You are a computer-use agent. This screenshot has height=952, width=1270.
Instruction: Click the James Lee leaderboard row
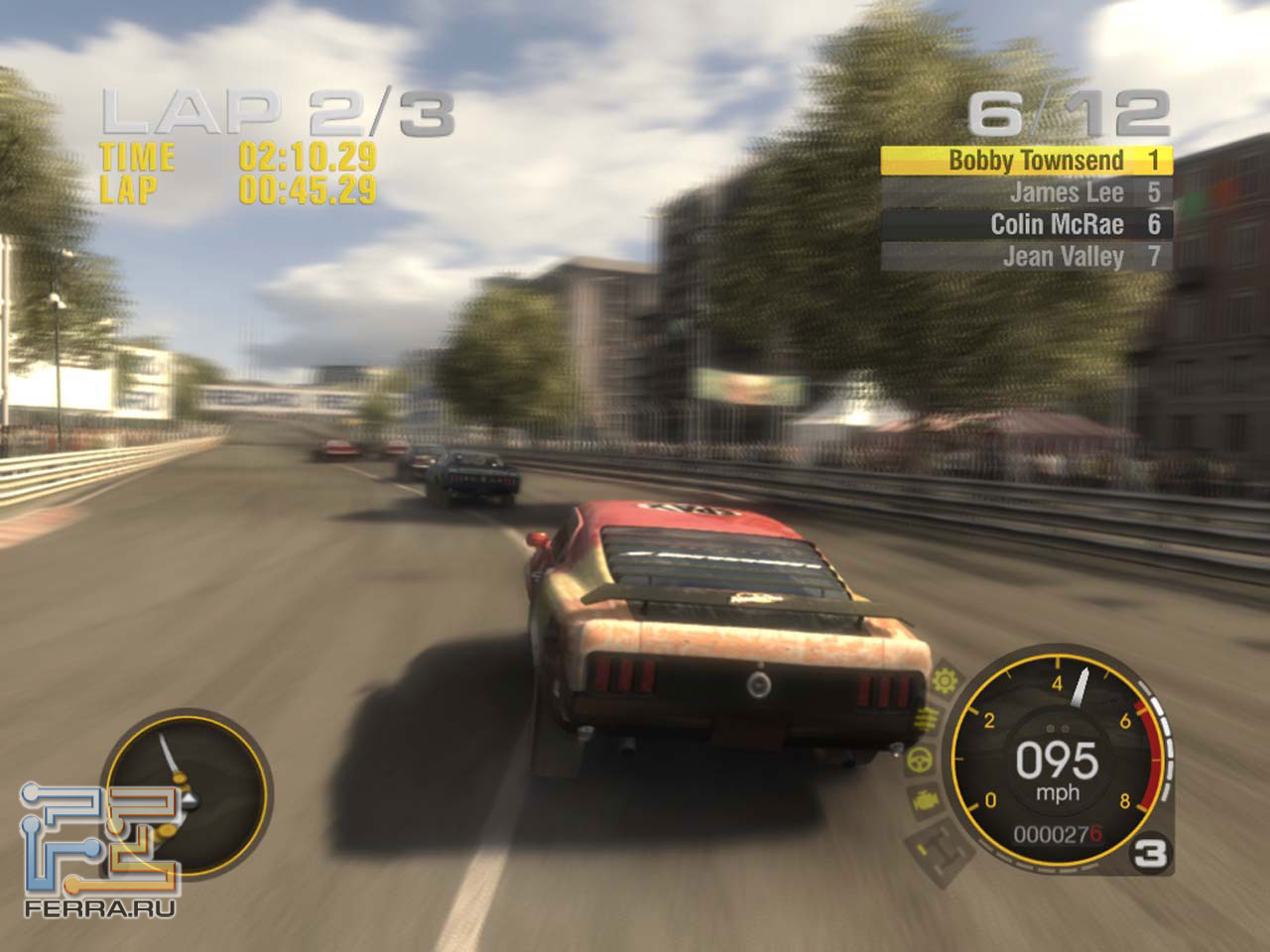1027,192
